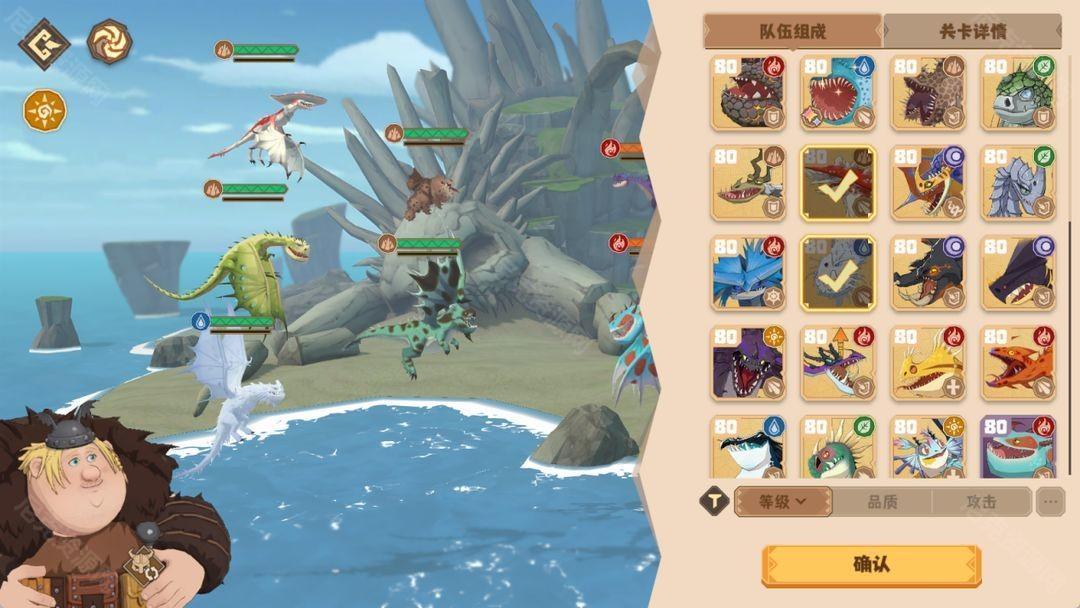
Task: Pick the black dragon with orange horns card
Action: coord(928,273)
